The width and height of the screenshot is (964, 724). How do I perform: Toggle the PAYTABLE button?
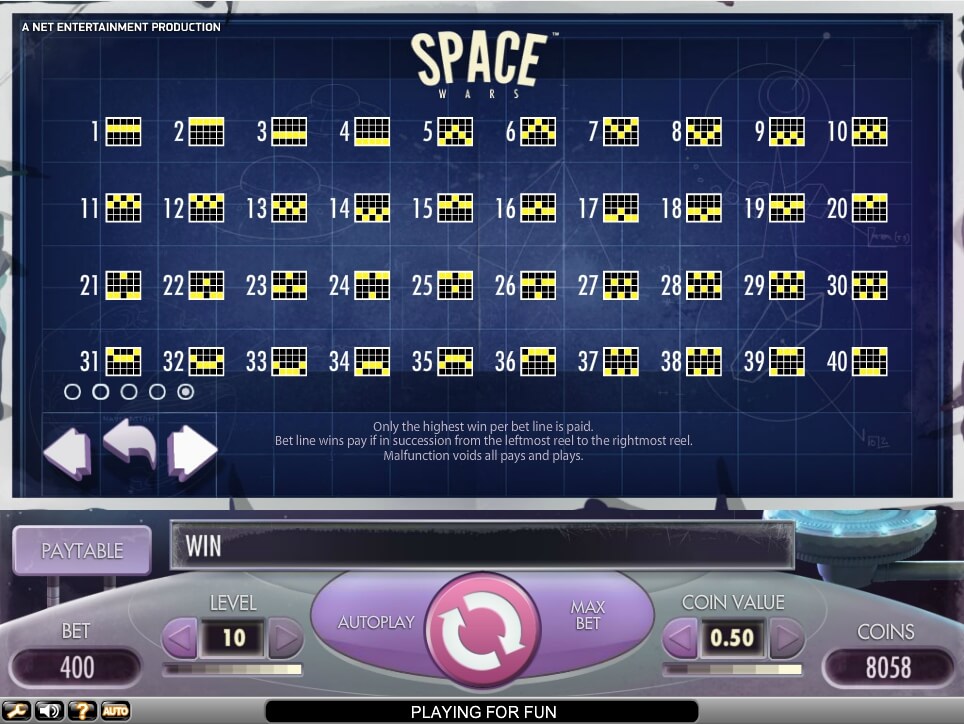point(82,551)
